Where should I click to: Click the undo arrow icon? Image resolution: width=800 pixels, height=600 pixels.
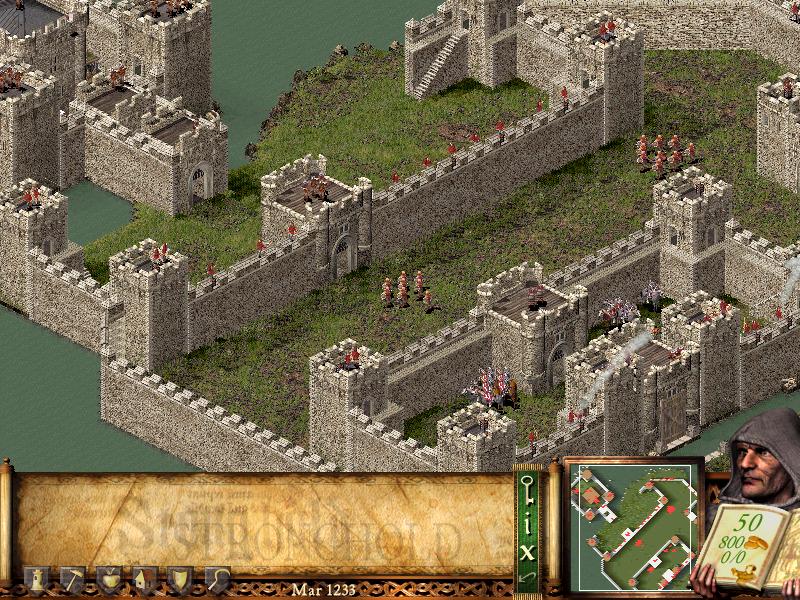(x=526, y=577)
